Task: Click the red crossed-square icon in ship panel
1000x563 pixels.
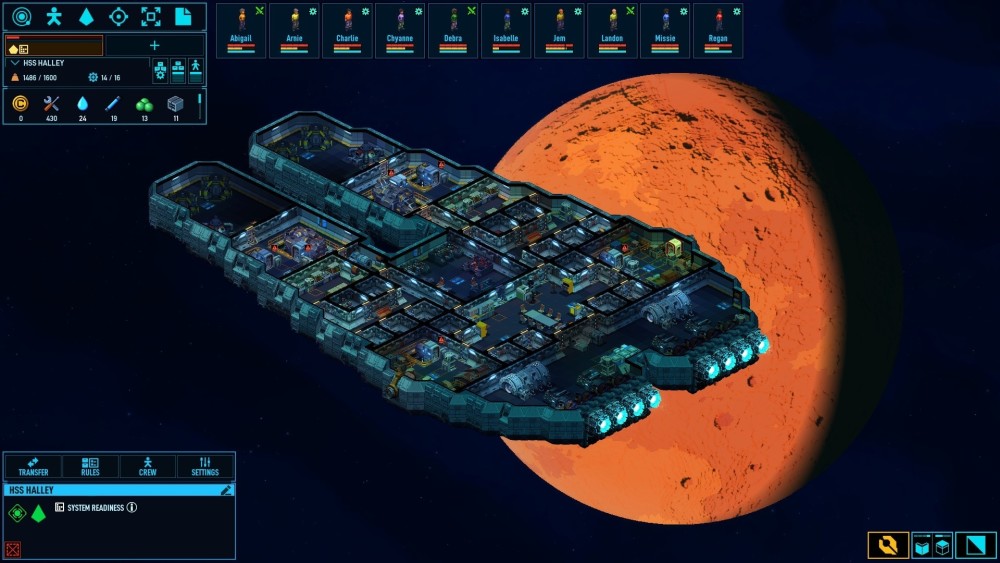Action: point(13,548)
